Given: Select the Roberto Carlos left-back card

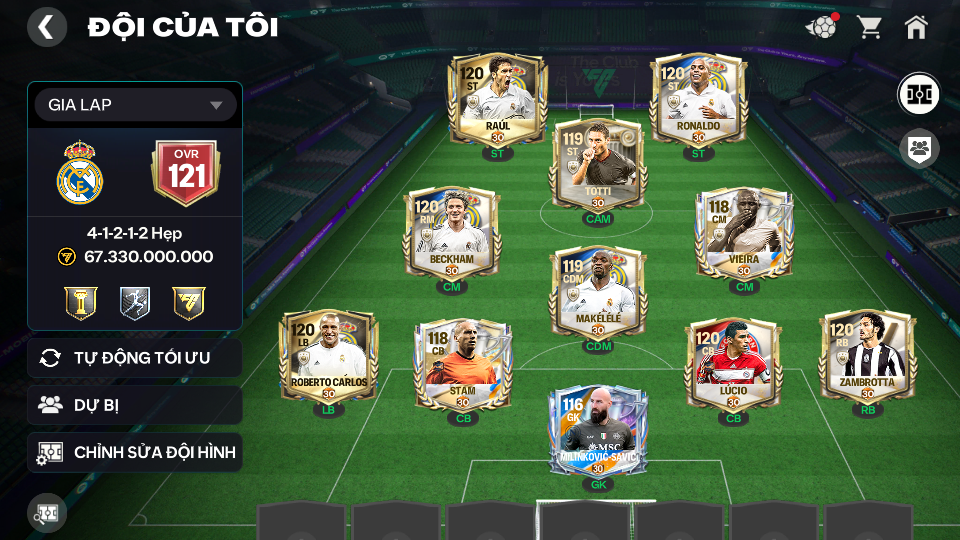Looking at the screenshot, I should pos(329,357).
